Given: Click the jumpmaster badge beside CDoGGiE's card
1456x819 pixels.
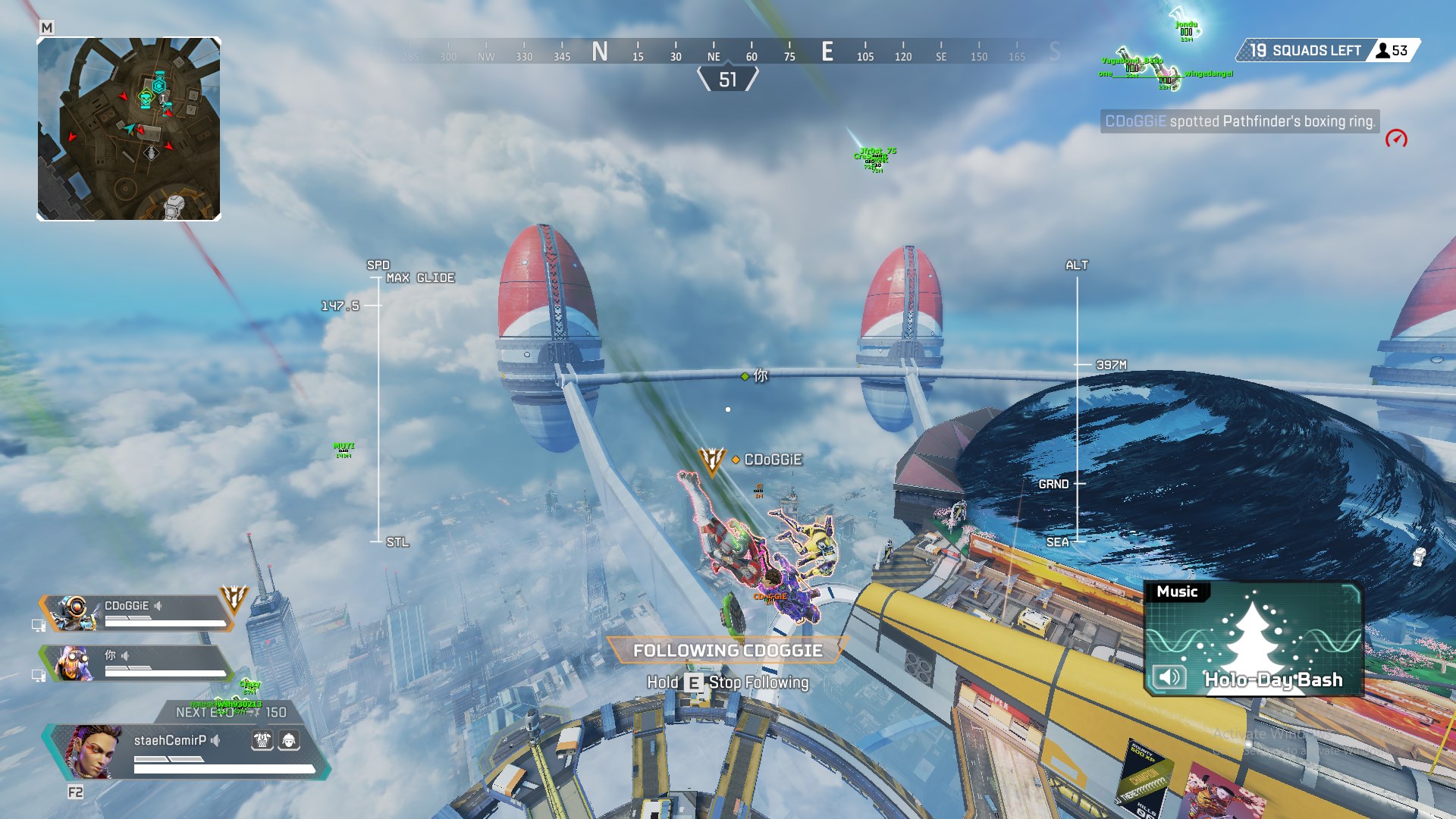Looking at the screenshot, I should (234, 599).
